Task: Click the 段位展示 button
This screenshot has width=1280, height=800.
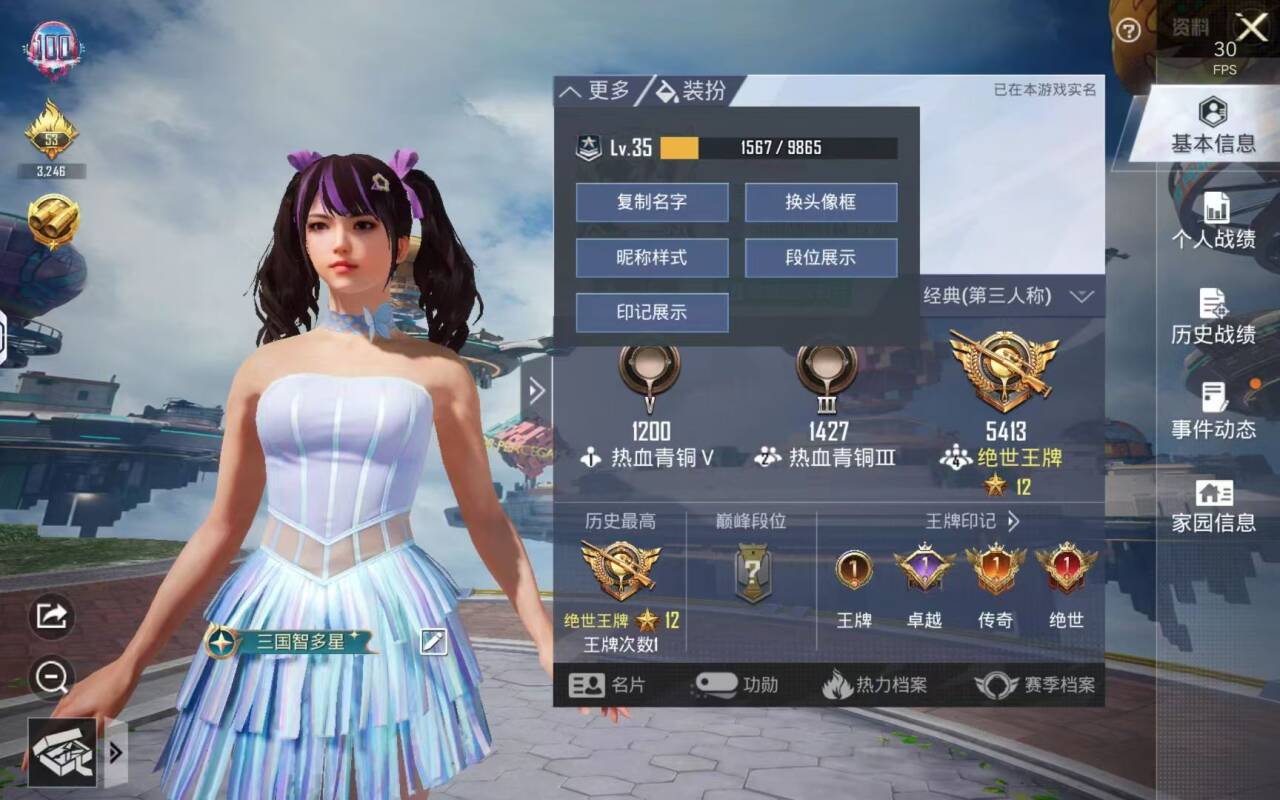Action: point(820,257)
